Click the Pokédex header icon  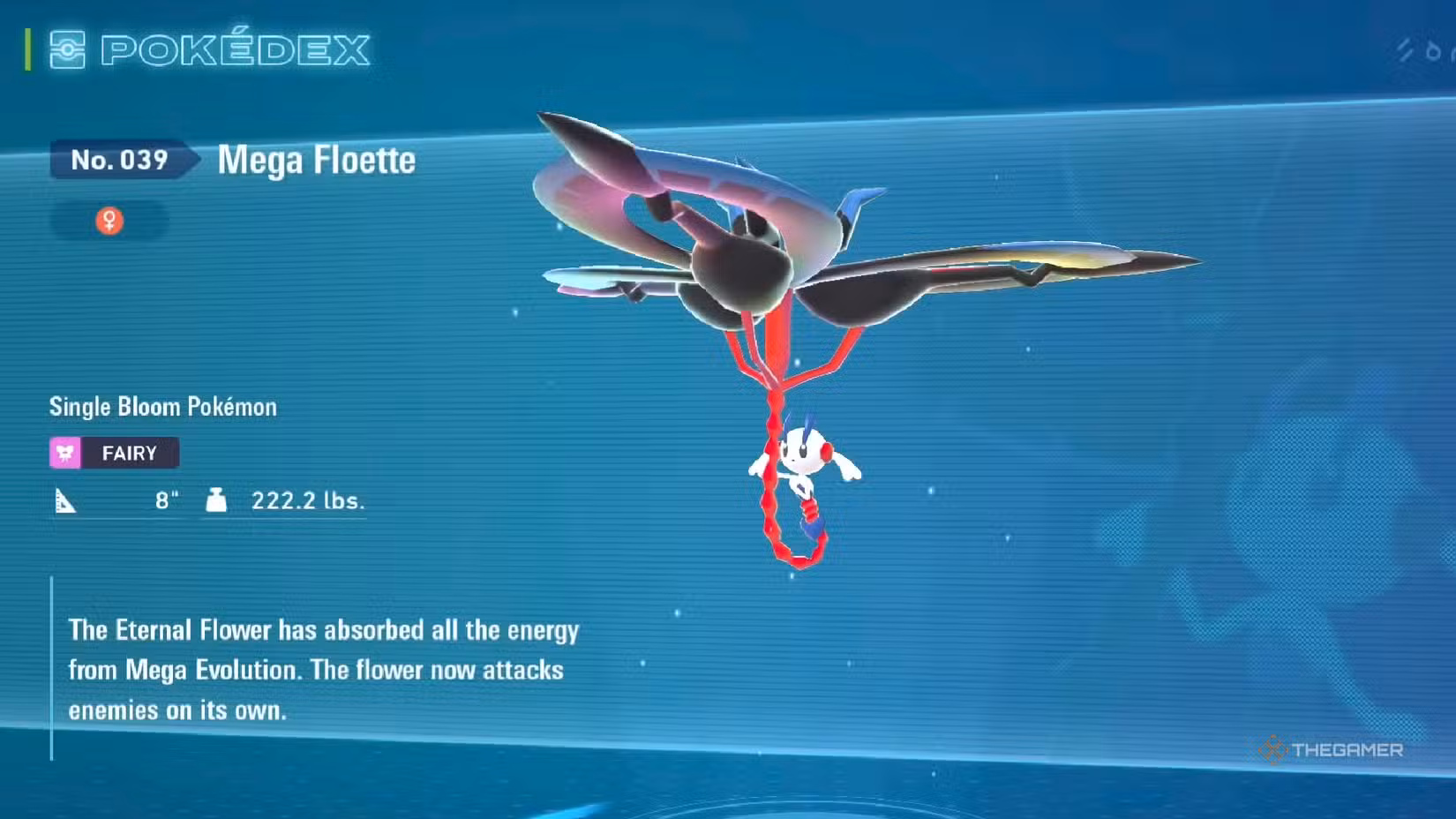pos(67,49)
